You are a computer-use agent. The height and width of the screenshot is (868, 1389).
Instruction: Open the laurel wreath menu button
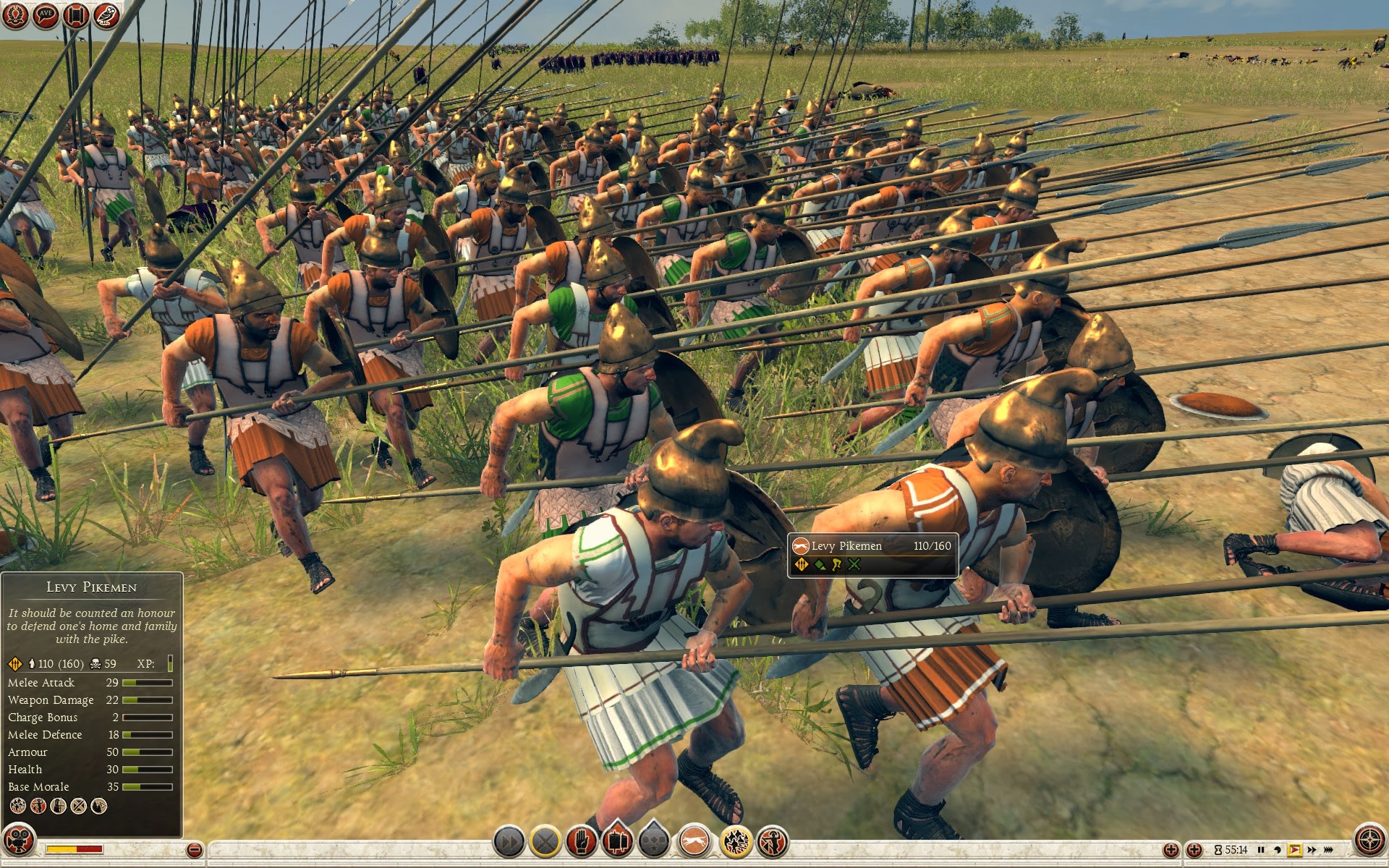[16, 15]
